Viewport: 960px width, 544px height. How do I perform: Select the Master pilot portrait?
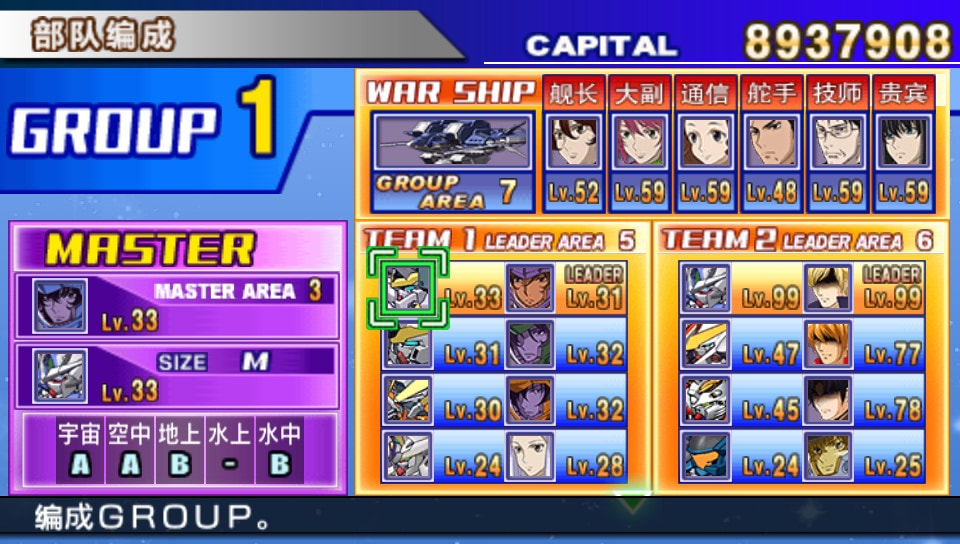click(x=60, y=305)
